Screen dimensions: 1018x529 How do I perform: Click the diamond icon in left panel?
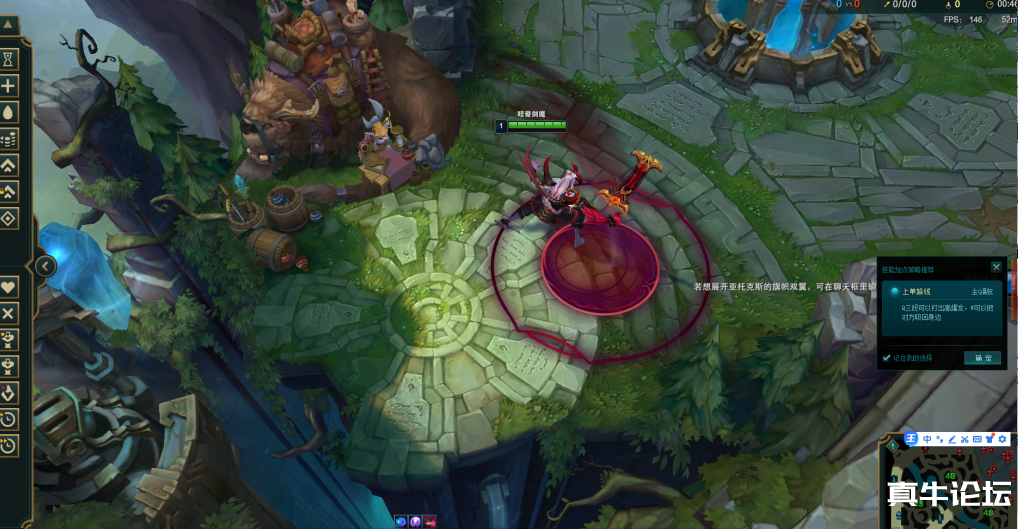[x=9, y=218]
